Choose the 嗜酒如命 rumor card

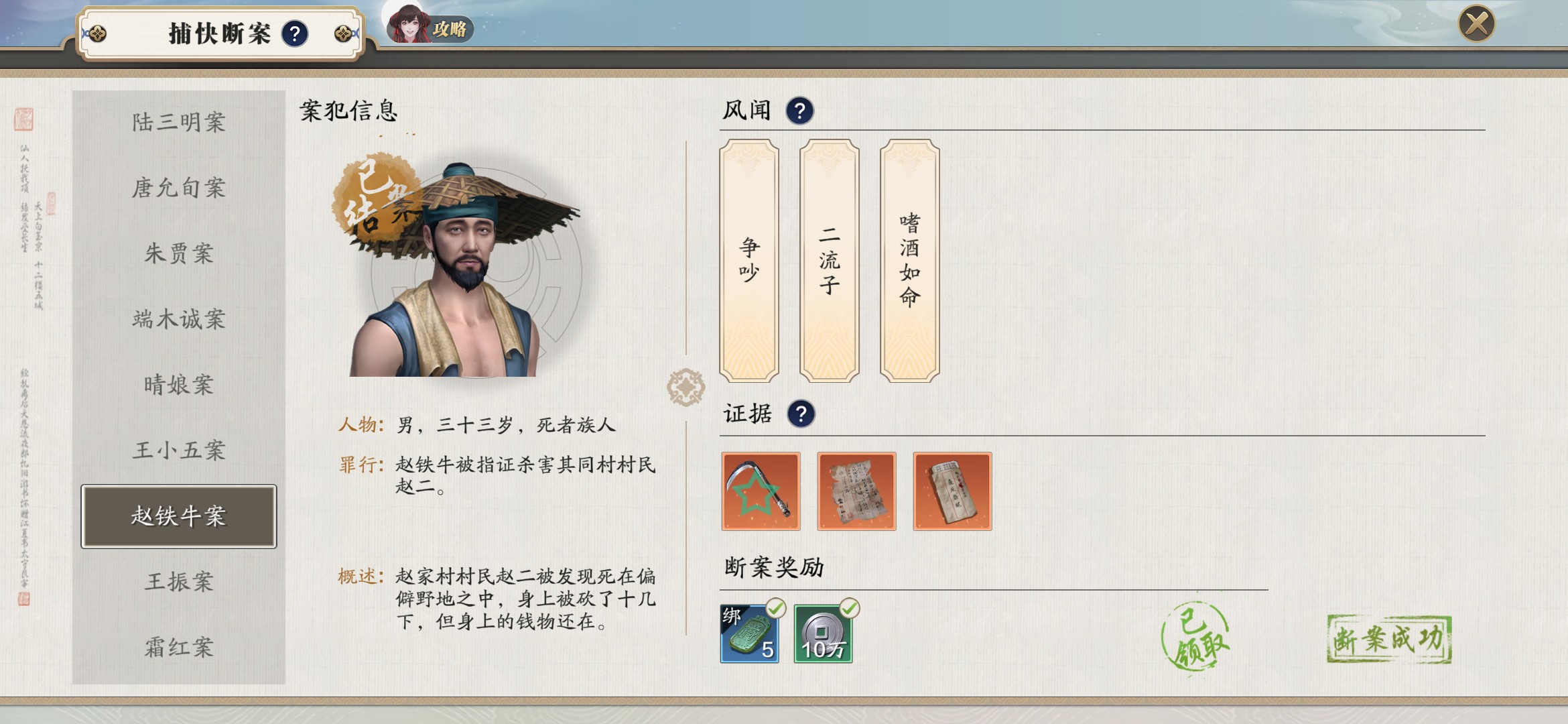click(x=910, y=260)
